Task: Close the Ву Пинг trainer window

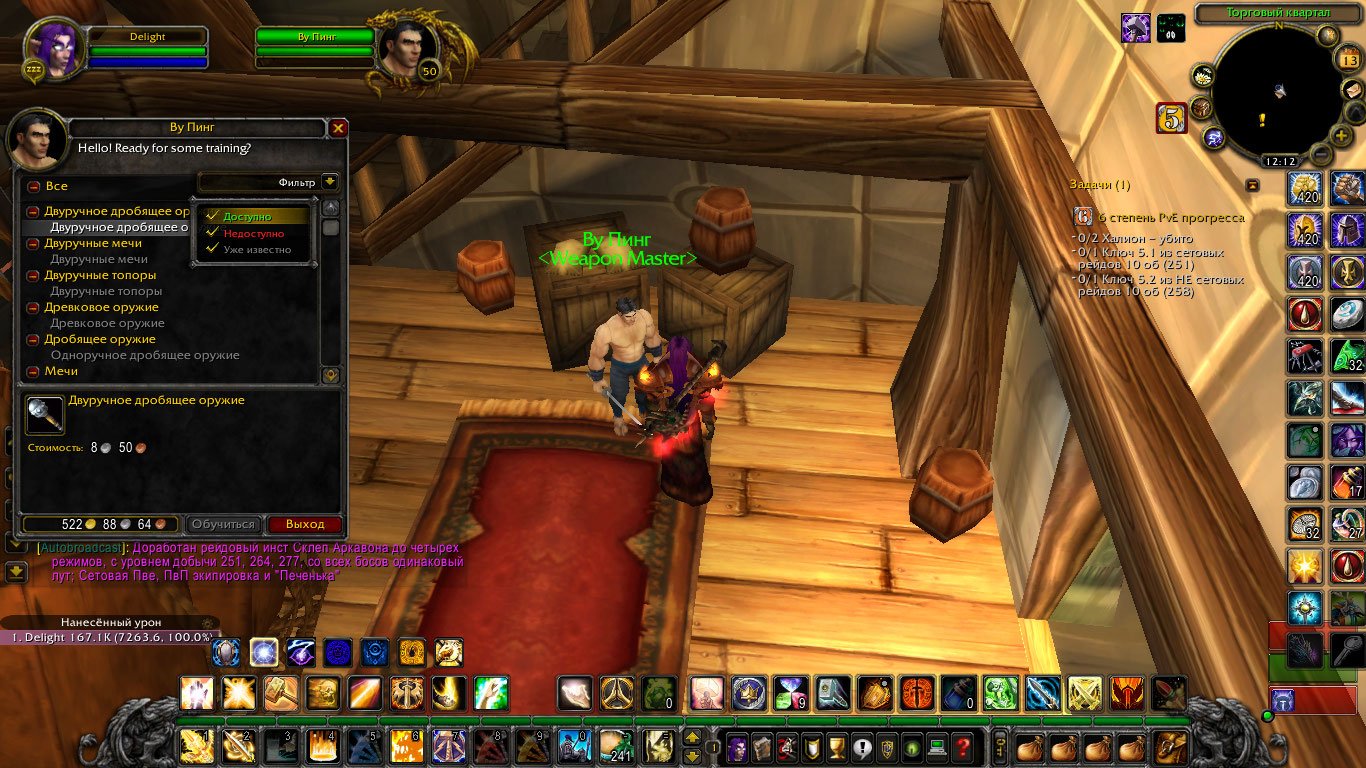Action: (338, 128)
